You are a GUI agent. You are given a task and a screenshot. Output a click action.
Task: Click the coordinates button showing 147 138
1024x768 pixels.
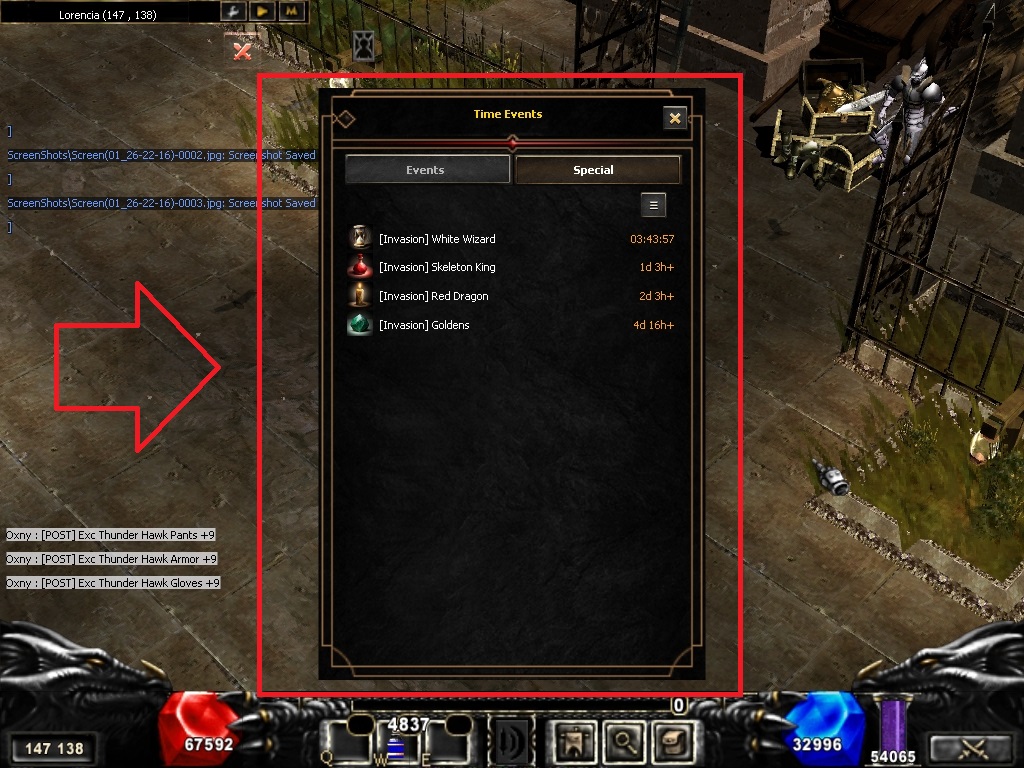[x=54, y=748]
